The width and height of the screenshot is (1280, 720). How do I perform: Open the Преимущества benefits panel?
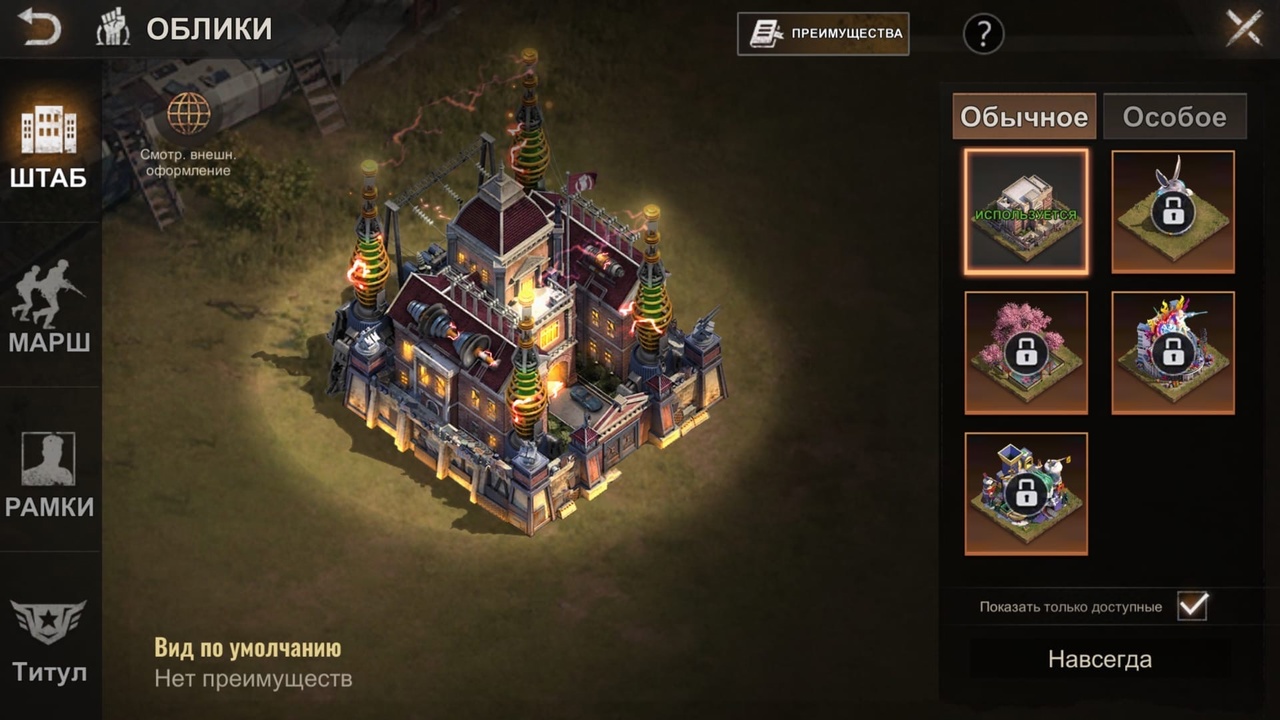point(823,33)
